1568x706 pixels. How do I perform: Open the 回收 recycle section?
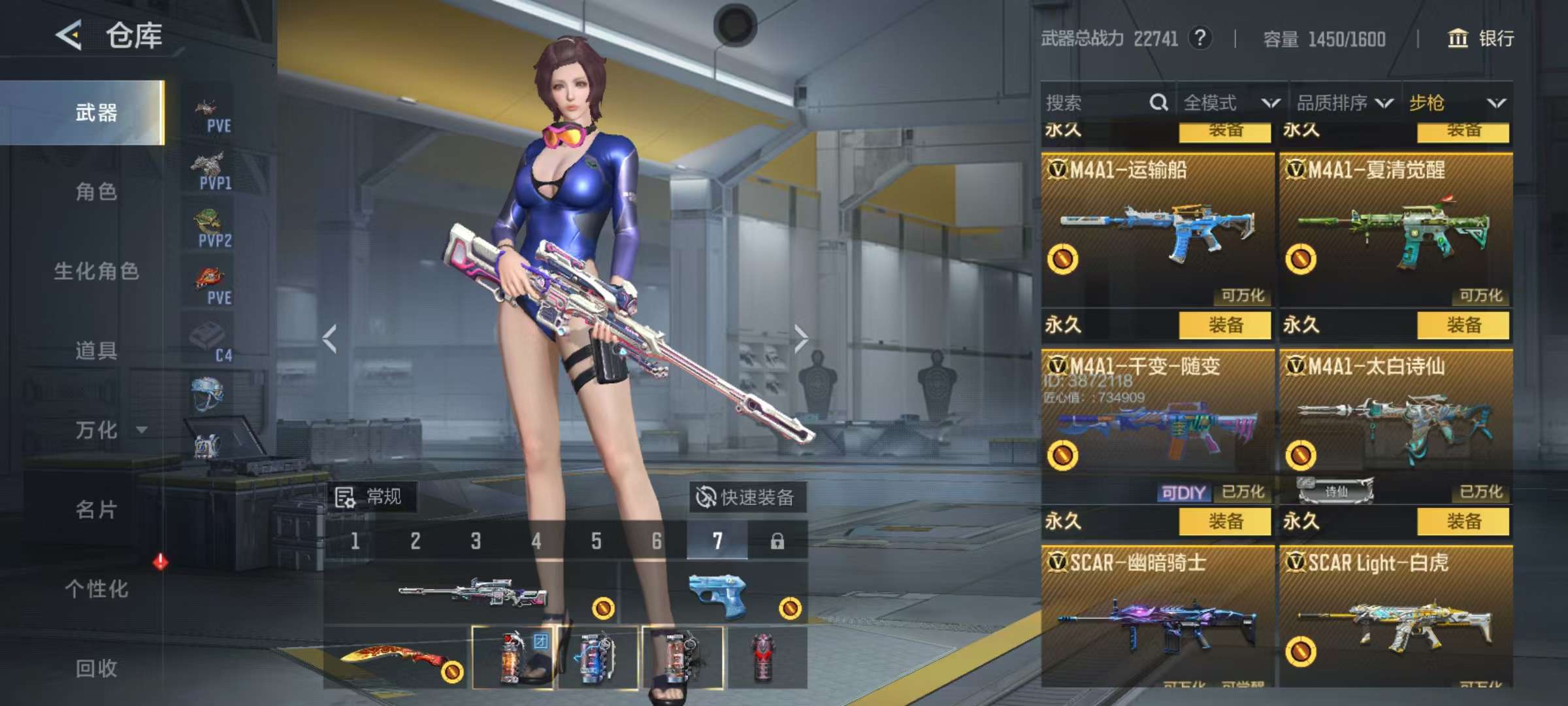point(96,667)
